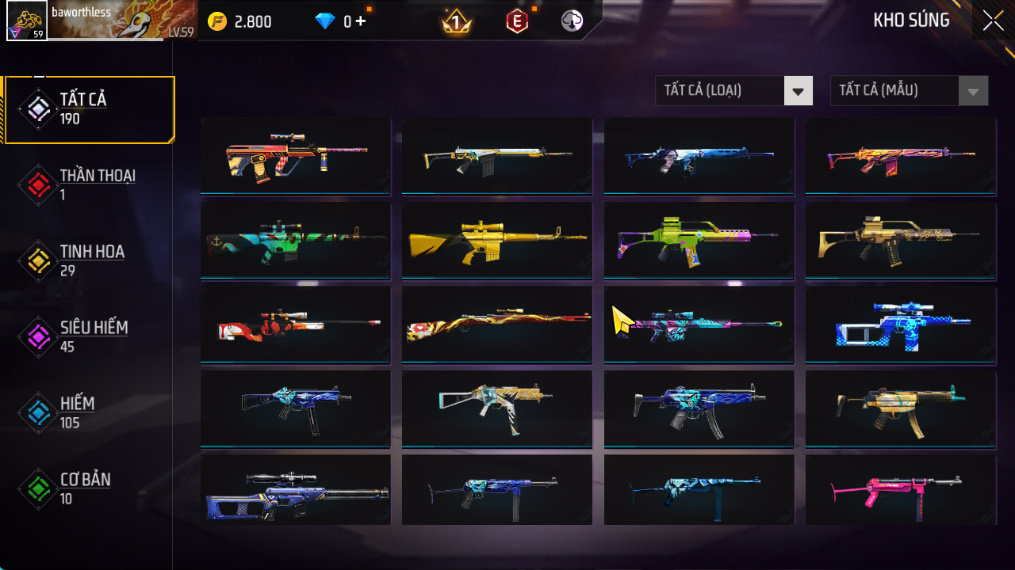The width and height of the screenshot is (1015, 570).
Task: Close the Kho Súng screen
Action: (992, 21)
